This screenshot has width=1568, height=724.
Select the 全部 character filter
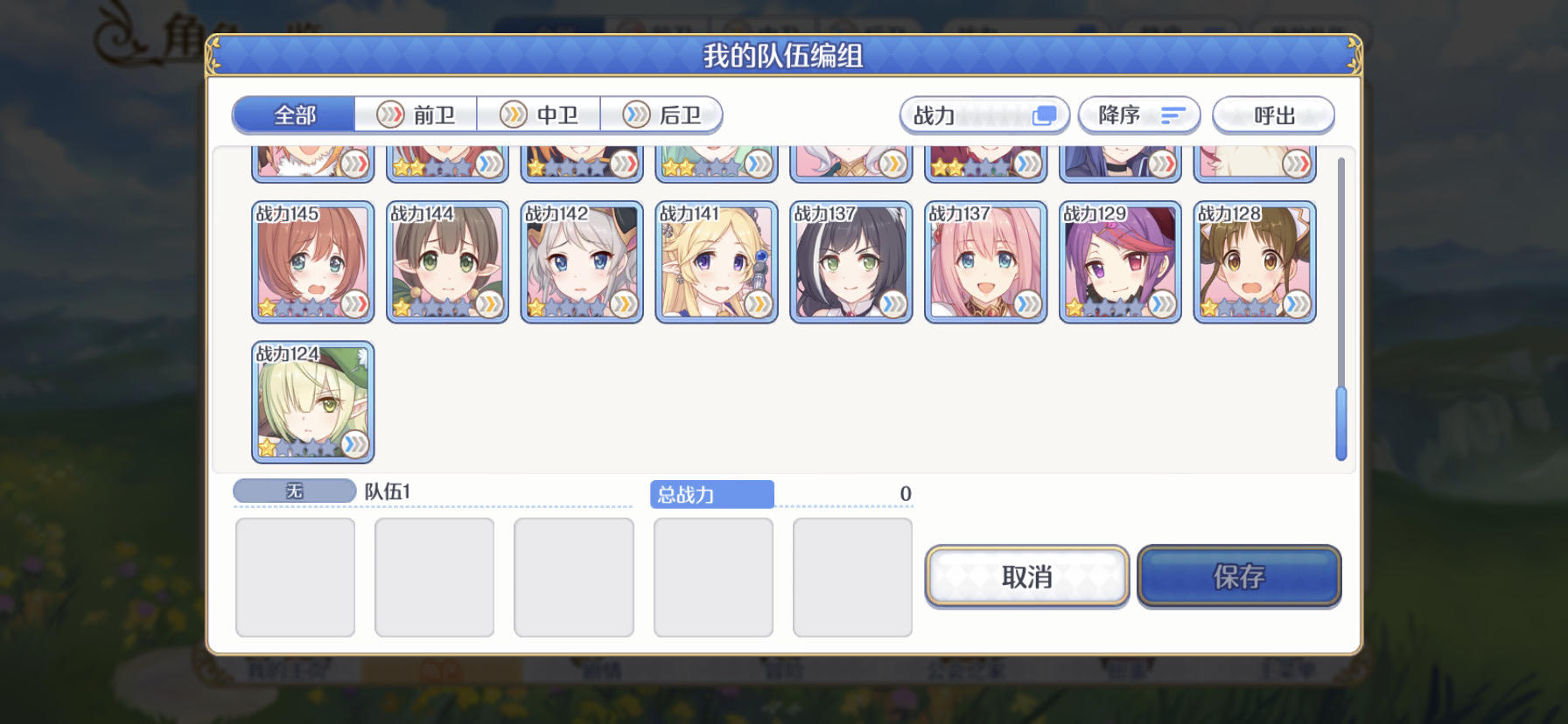click(x=293, y=115)
